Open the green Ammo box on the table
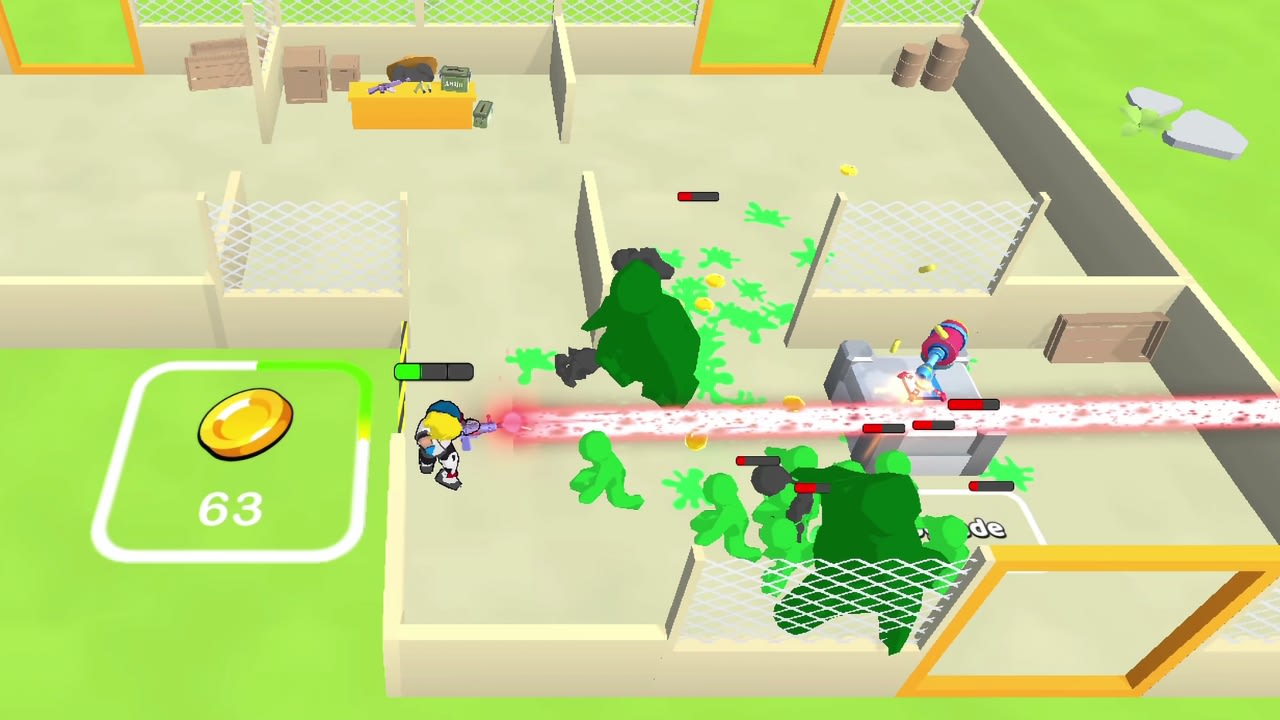 click(455, 80)
